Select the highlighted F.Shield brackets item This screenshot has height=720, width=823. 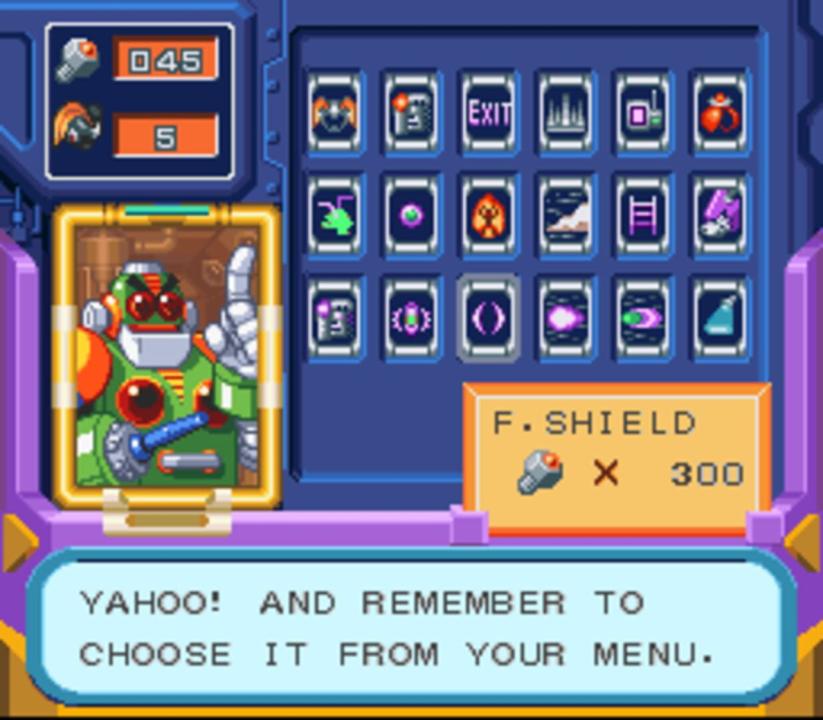point(489,318)
